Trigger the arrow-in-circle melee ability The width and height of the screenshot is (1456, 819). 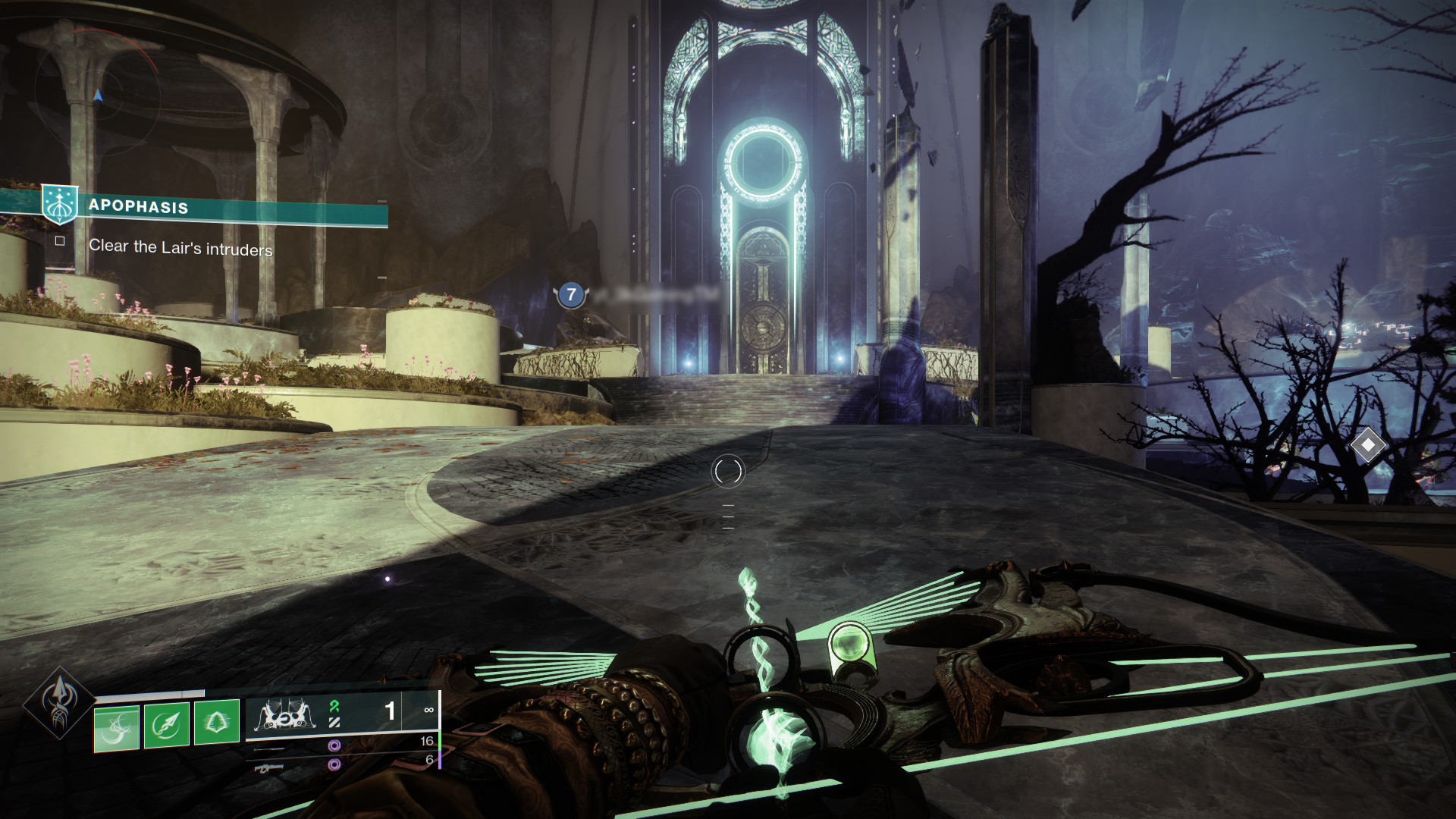click(x=167, y=728)
